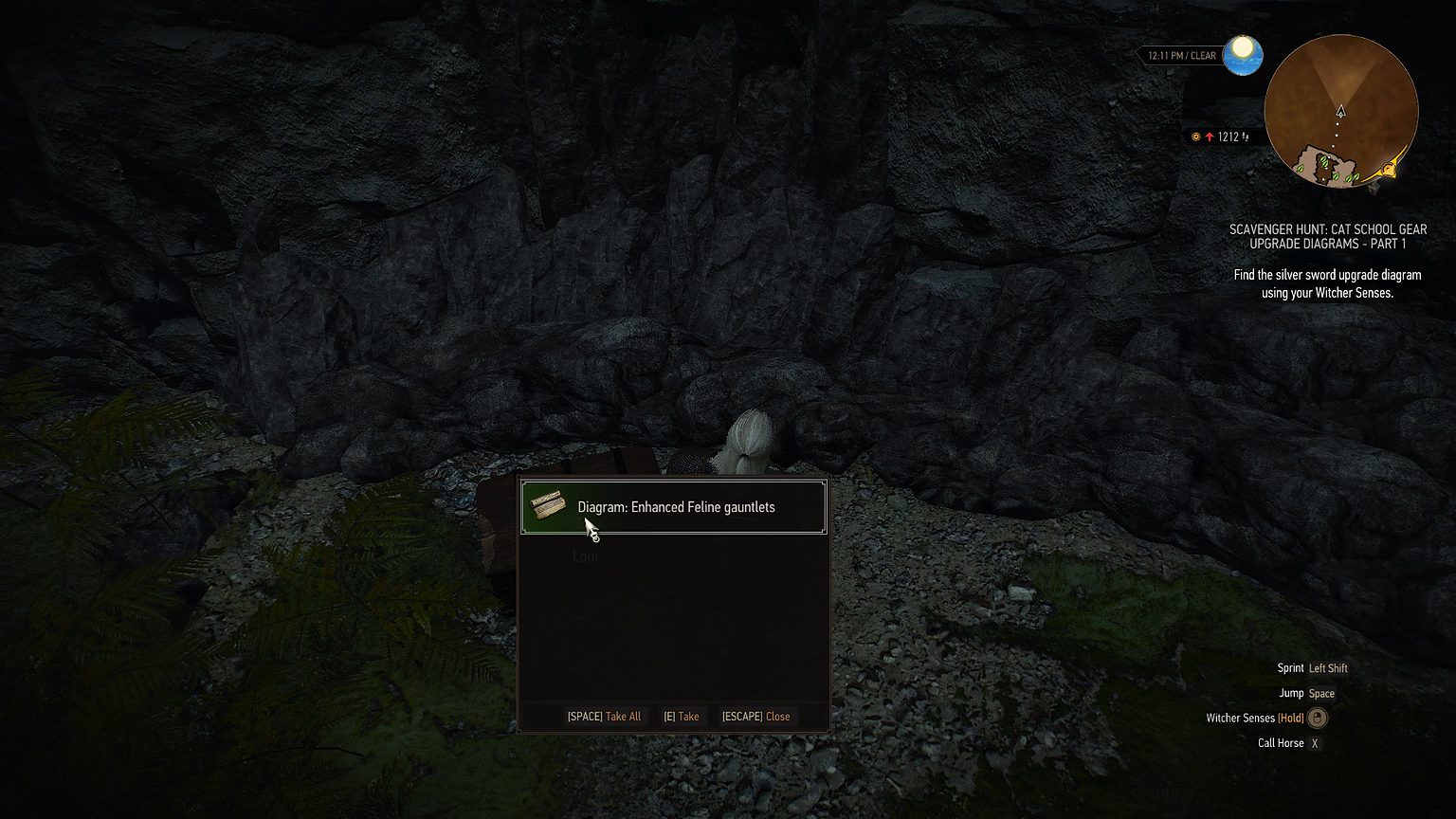
Task: Click the Witcher Senses mouse button icon
Action: [1318, 718]
